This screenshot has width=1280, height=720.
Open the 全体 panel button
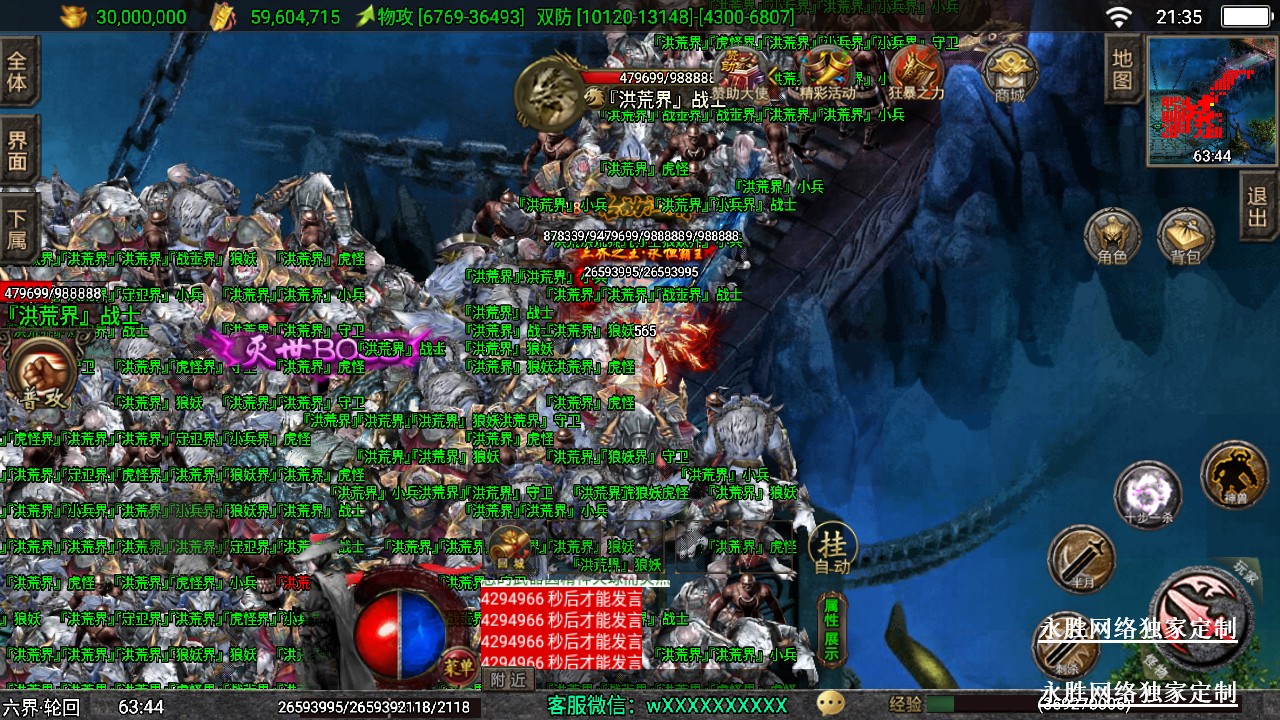(x=18, y=70)
